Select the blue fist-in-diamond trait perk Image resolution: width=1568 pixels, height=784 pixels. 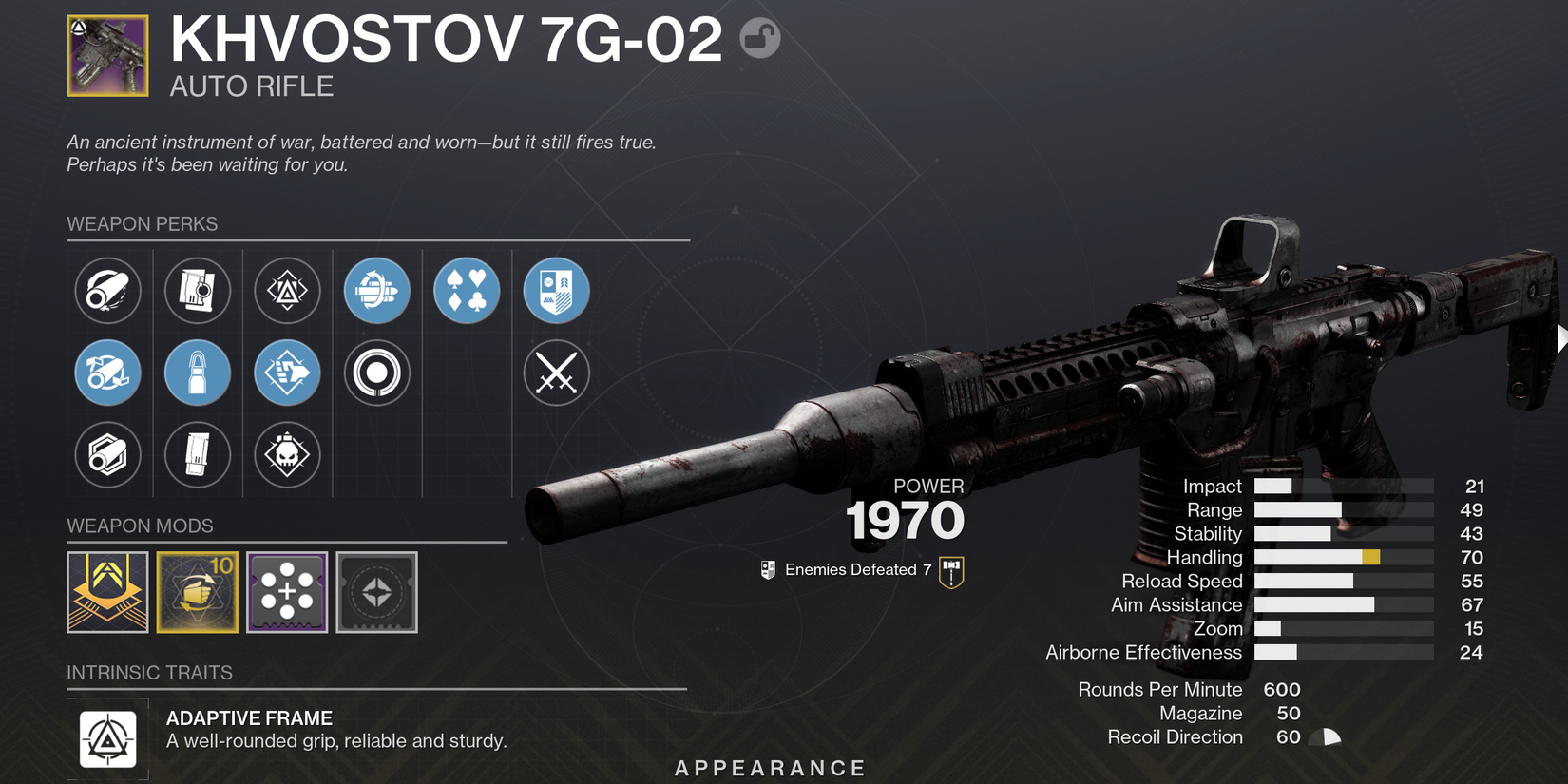[287, 373]
